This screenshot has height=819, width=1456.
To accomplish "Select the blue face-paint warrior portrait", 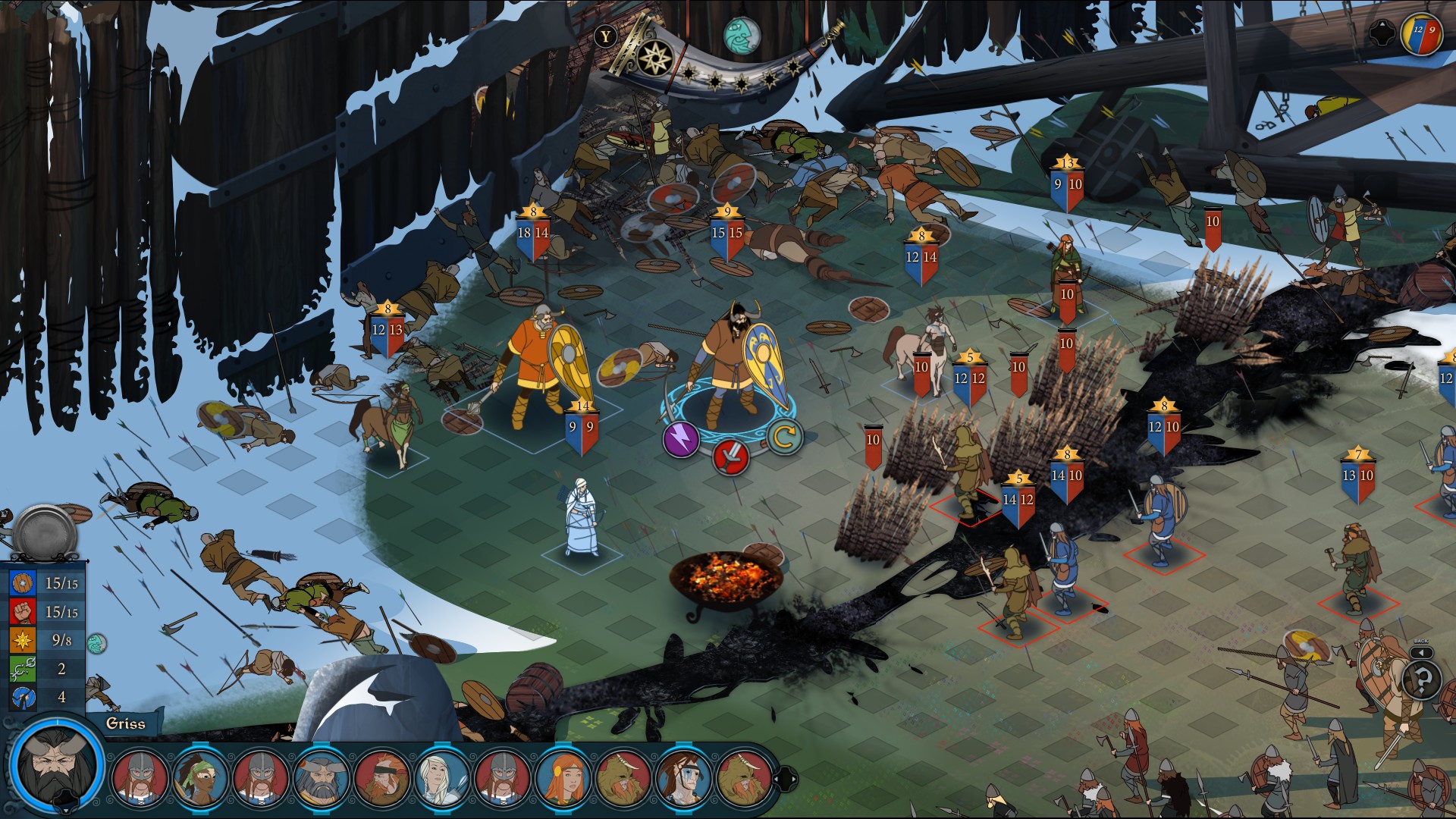I will 682,777.
